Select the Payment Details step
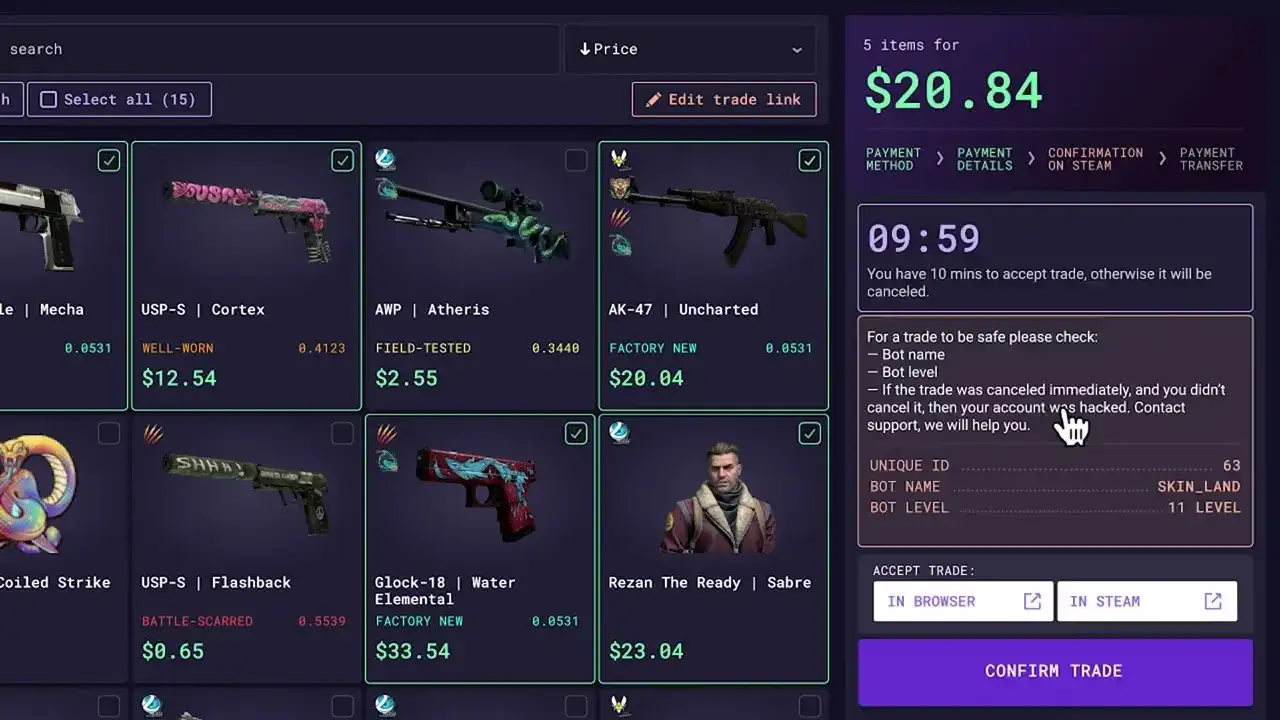Screen dimensions: 1280x720 [x=984, y=160]
